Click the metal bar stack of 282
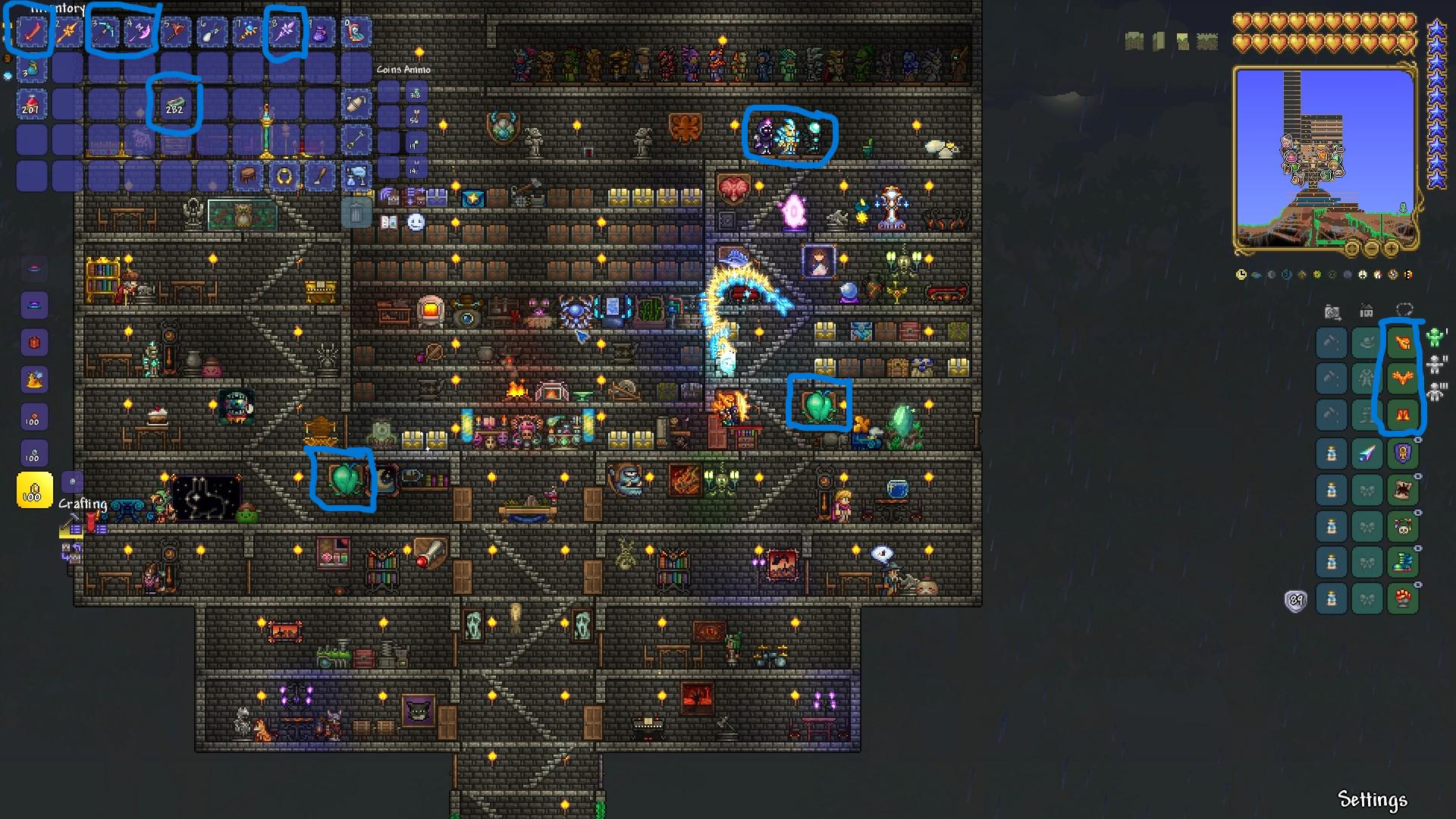This screenshot has width=1456, height=819. [x=175, y=105]
